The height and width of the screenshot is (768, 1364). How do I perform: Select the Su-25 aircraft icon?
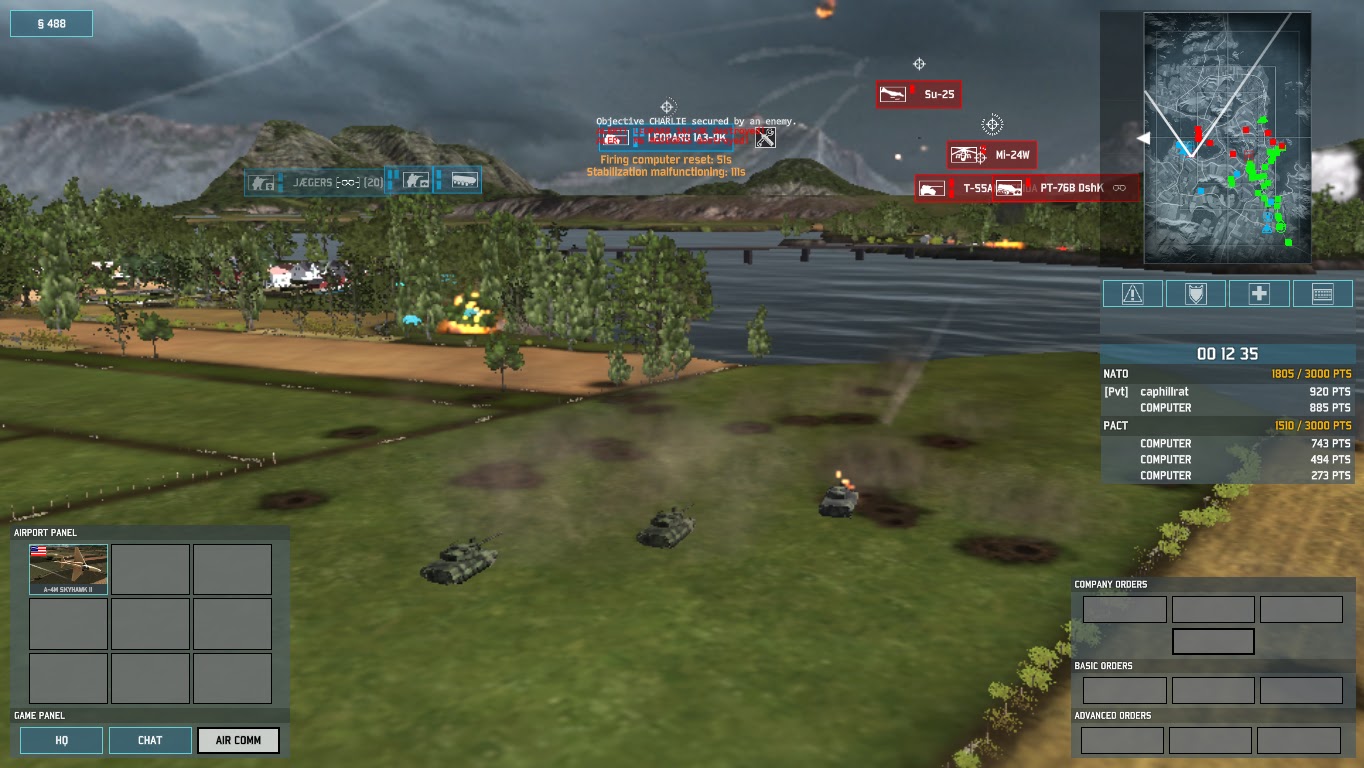(891, 94)
